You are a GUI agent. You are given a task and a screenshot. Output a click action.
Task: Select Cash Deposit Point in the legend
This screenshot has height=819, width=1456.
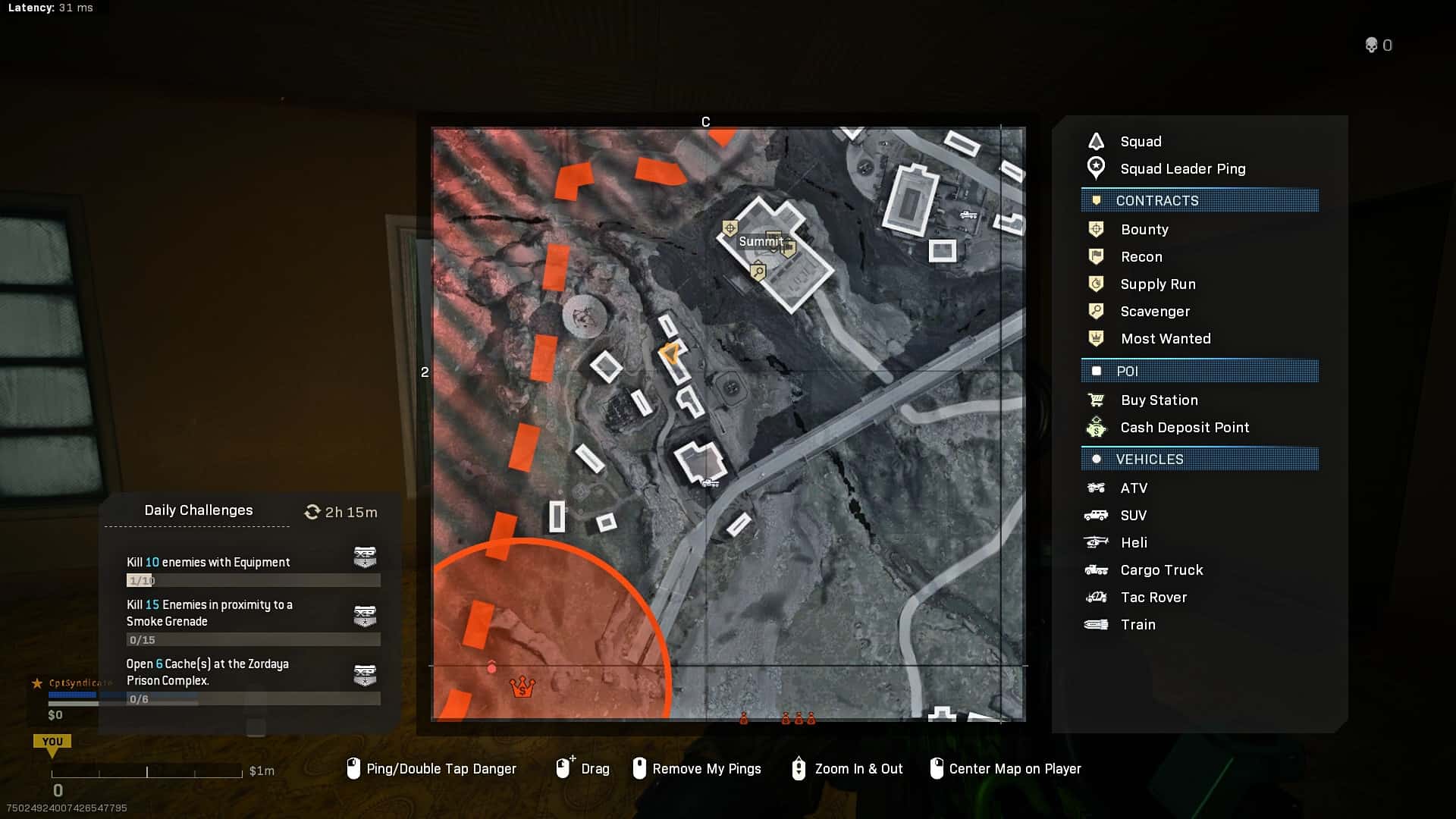[1185, 428]
